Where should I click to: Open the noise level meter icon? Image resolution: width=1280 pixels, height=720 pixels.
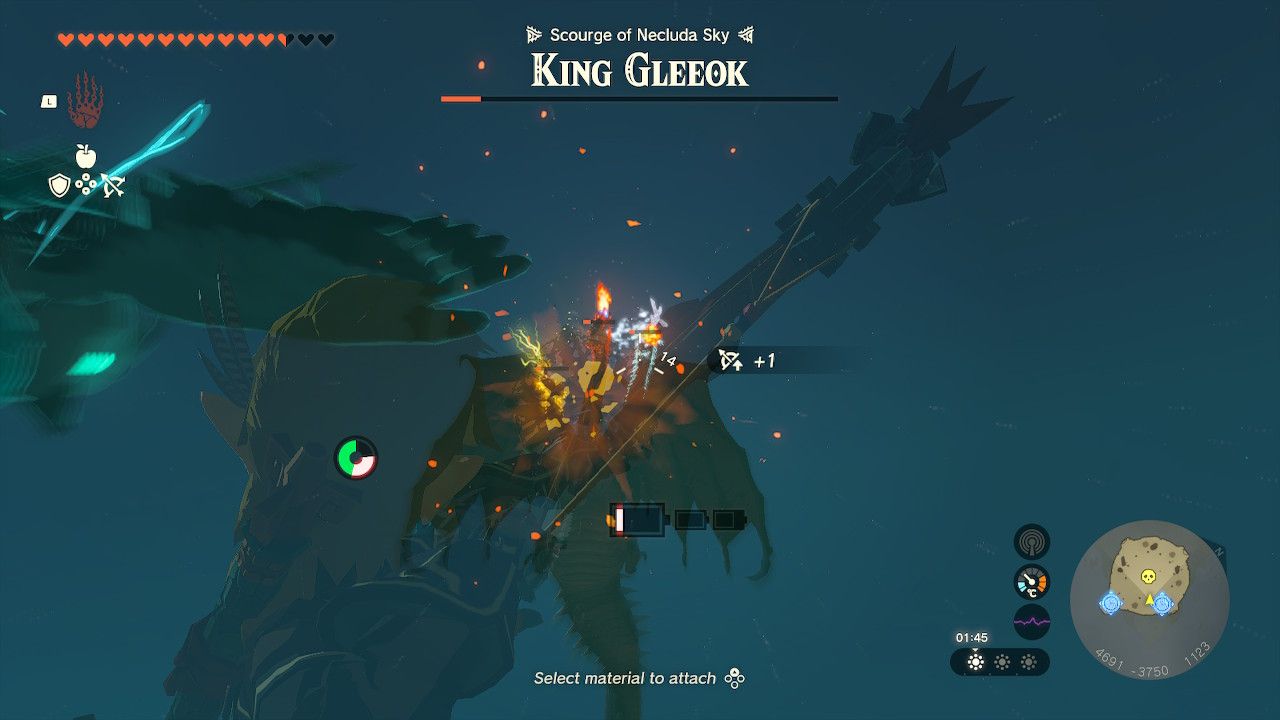1031,621
